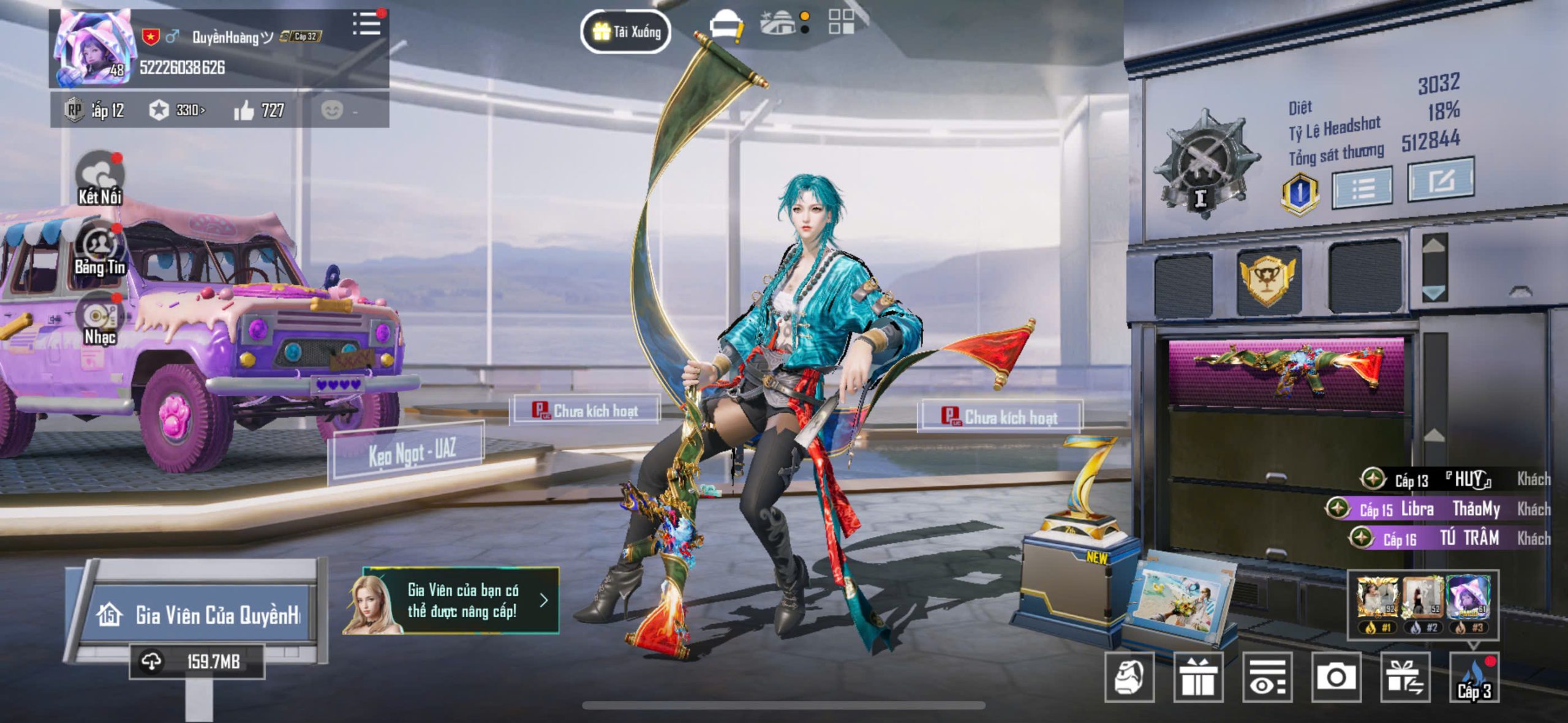Screen dimensions: 1568x723
Task: Click the edit pencil stats button
Action: point(1441,180)
